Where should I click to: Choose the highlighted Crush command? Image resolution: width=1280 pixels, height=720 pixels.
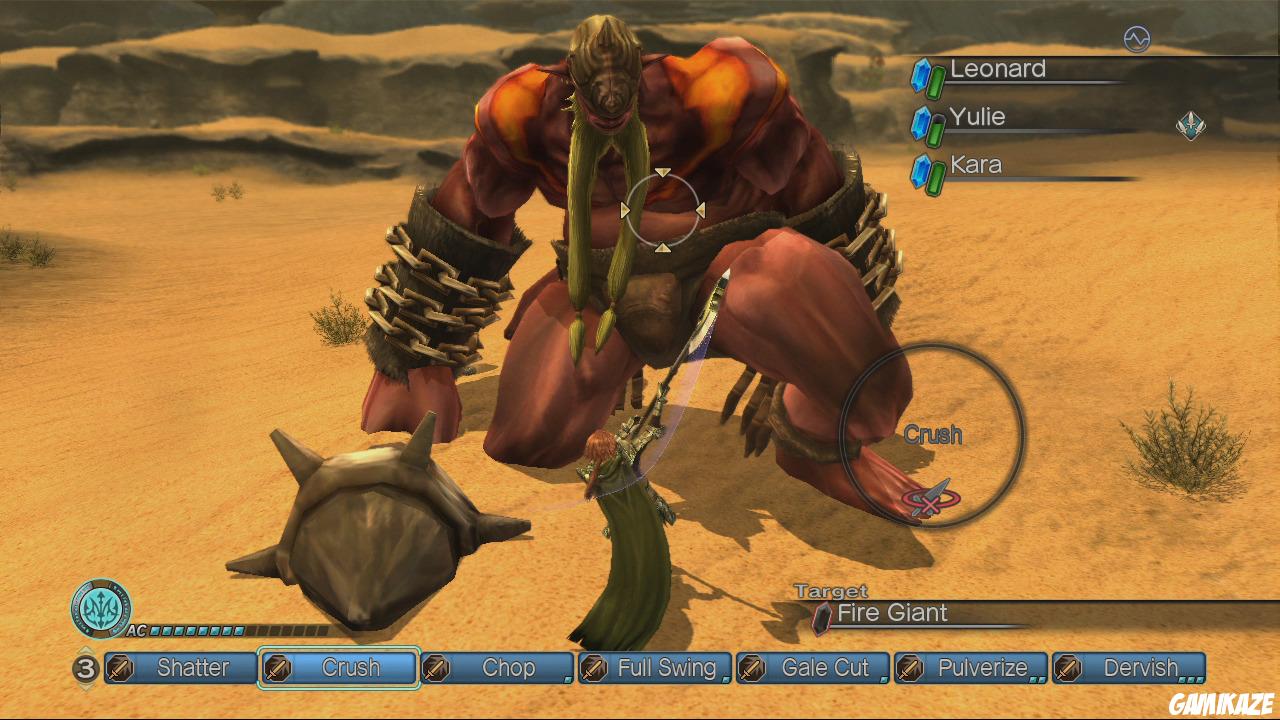pyautogui.click(x=338, y=668)
